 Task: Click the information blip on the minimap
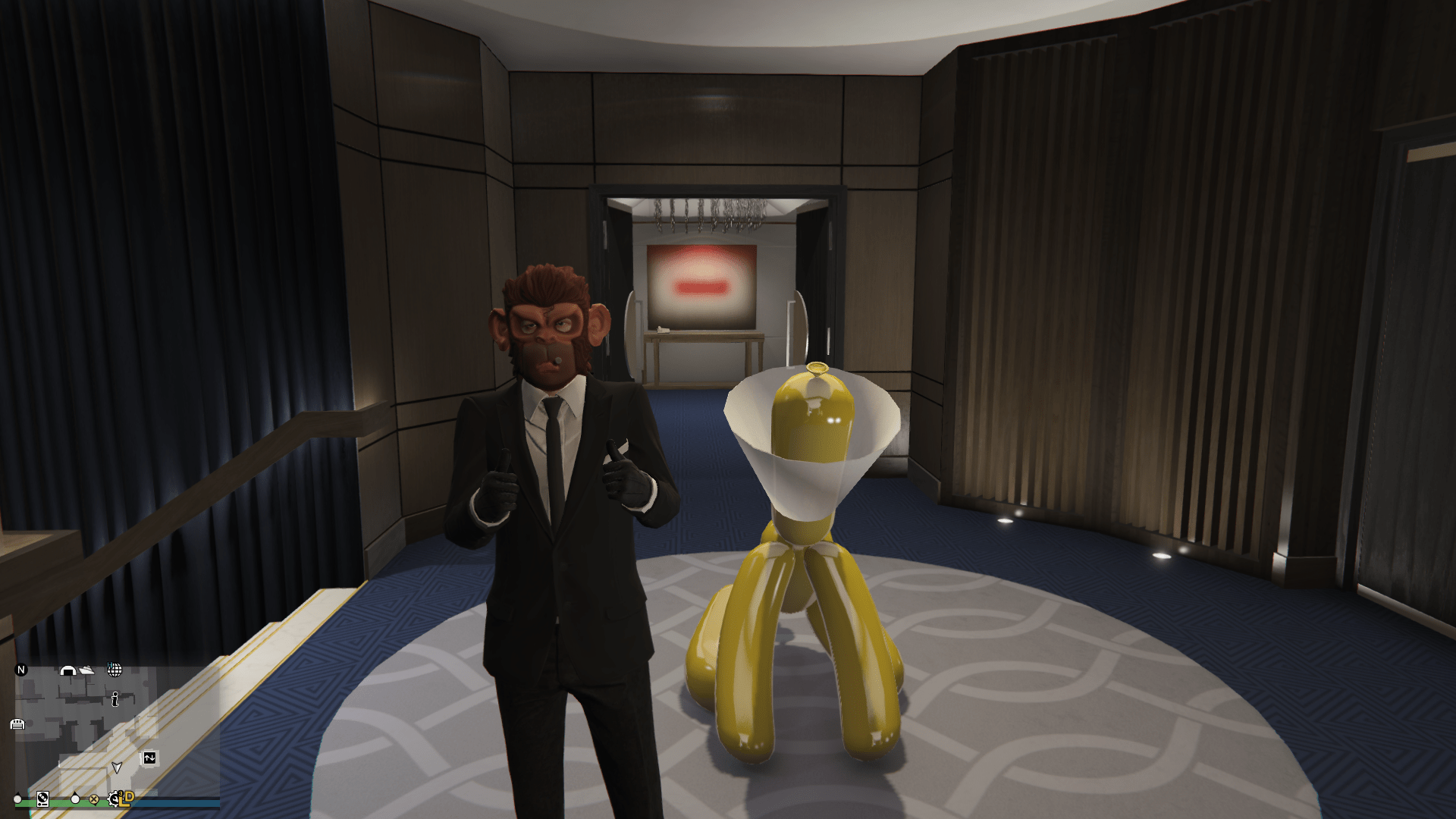(x=115, y=700)
